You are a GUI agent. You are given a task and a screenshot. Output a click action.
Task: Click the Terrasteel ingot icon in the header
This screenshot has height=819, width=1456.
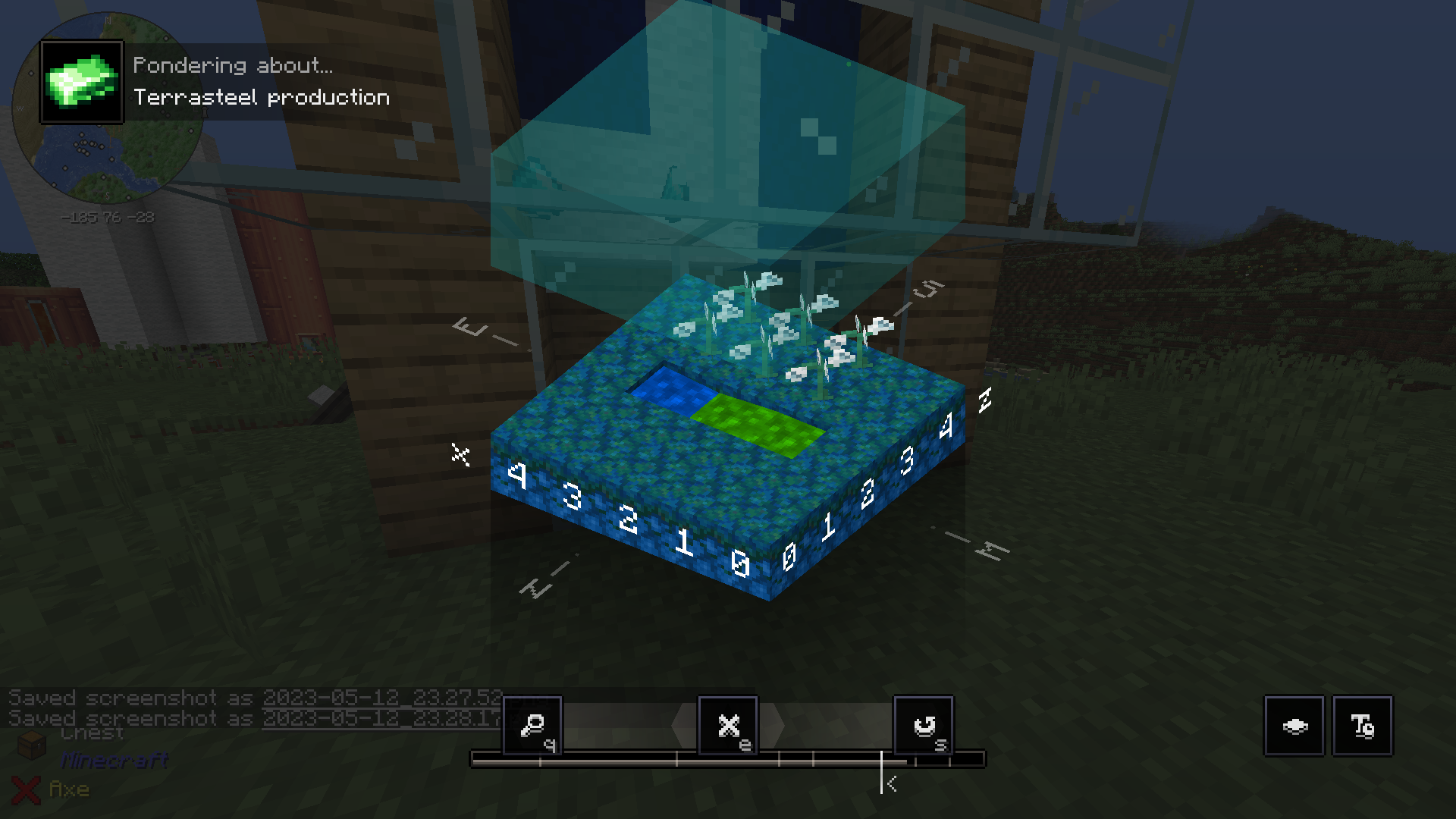point(82,80)
